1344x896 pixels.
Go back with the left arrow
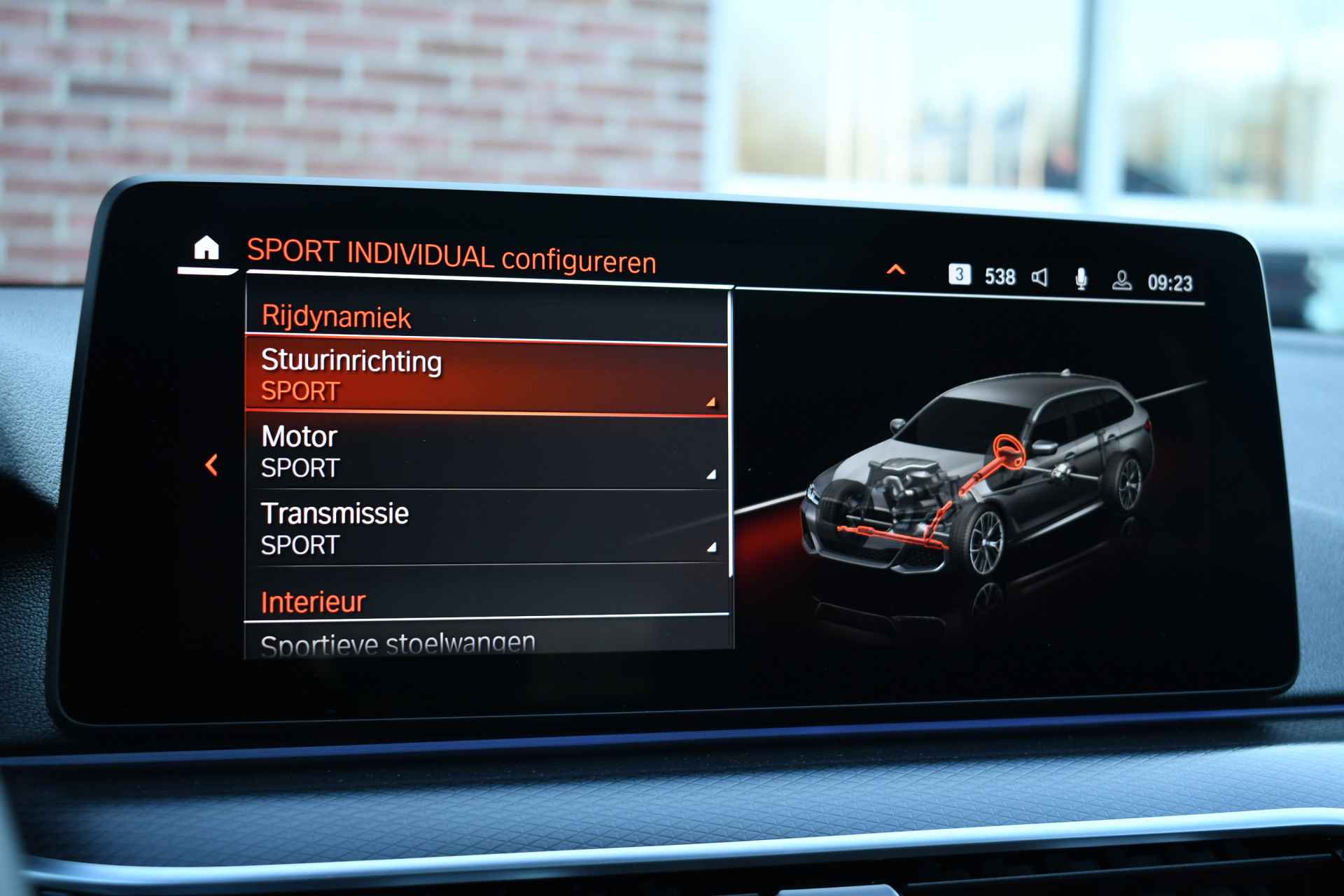[211, 465]
